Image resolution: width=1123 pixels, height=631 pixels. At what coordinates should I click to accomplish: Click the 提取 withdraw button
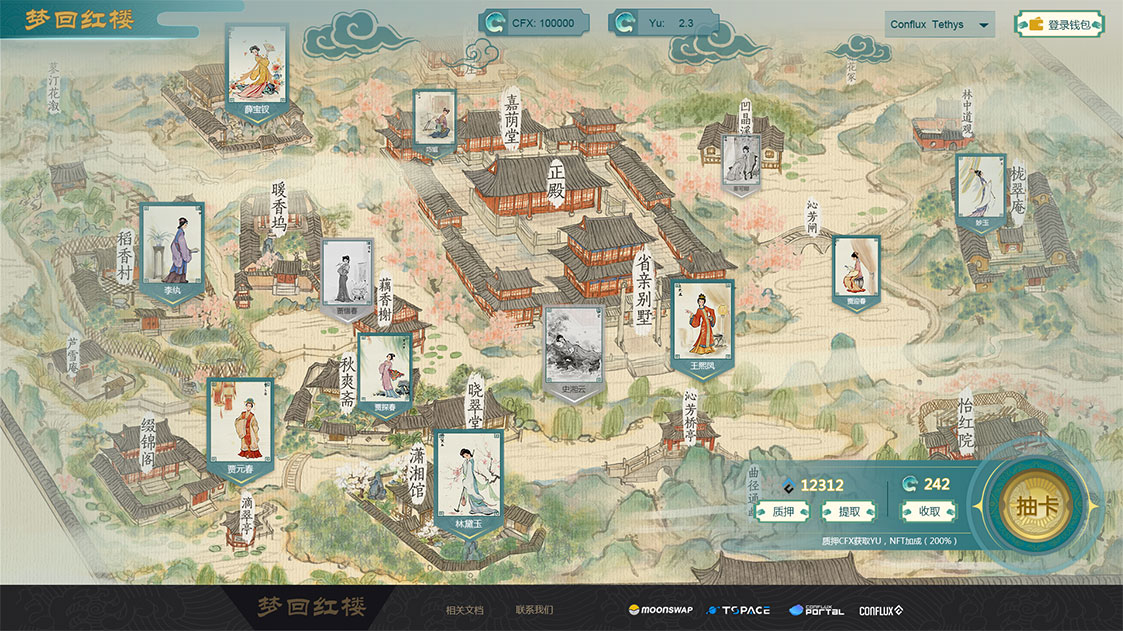coord(848,511)
